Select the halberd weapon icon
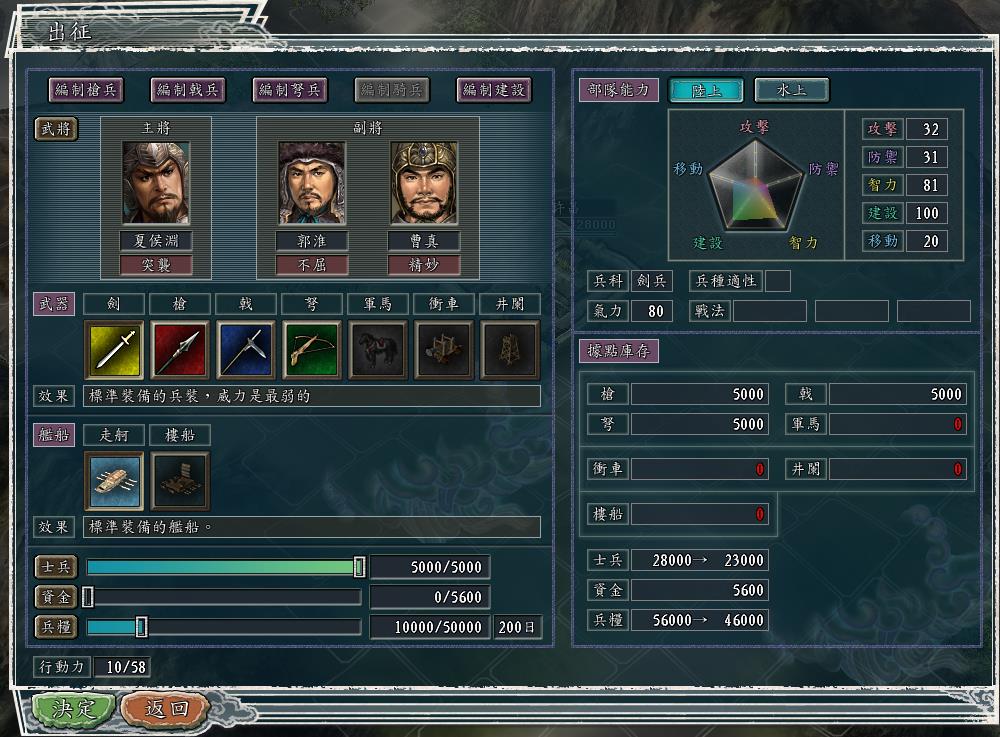Image resolution: width=1000 pixels, height=737 pixels. pyautogui.click(x=246, y=349)
